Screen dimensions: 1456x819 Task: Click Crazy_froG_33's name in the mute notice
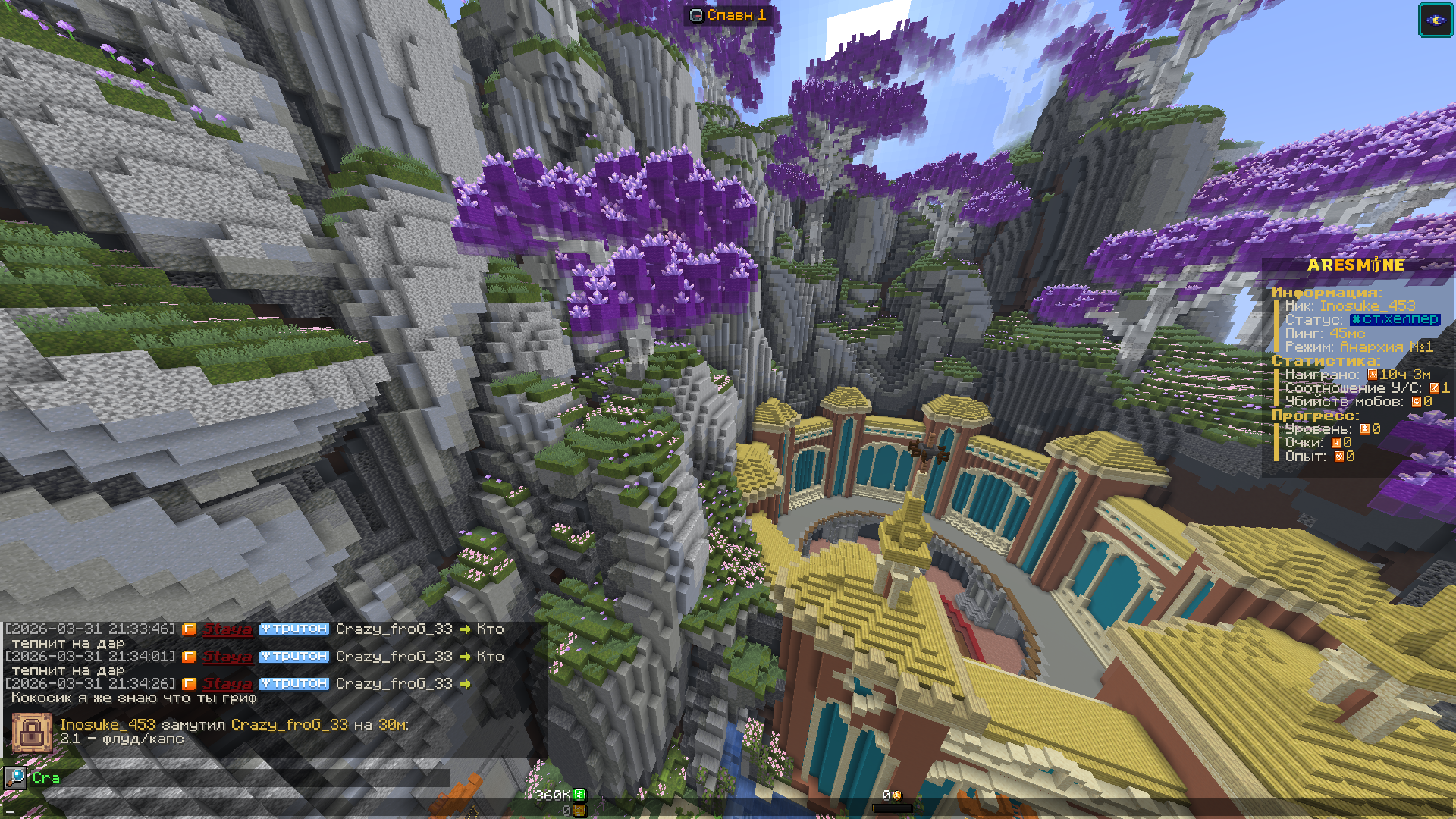[x=289, y=725]
